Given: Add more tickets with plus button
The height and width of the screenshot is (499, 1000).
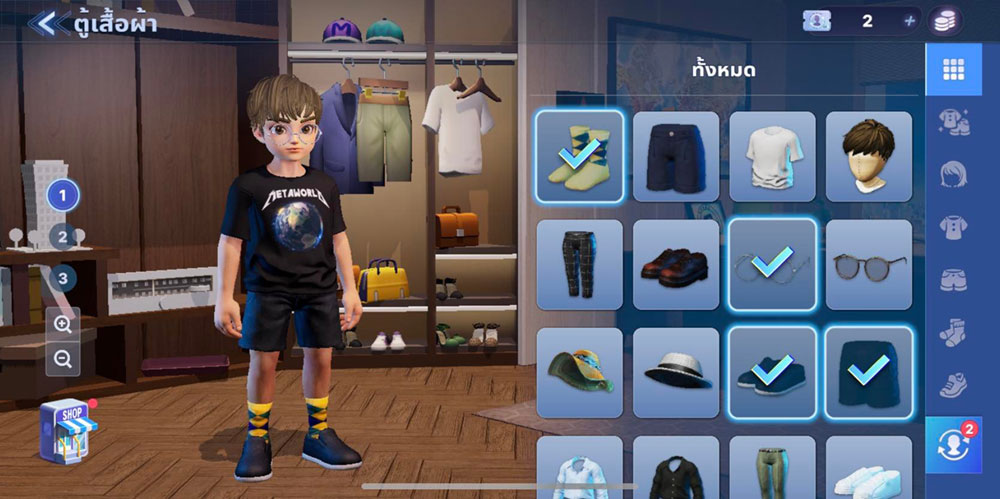Looking at the screenshot, I should [909, 21].
